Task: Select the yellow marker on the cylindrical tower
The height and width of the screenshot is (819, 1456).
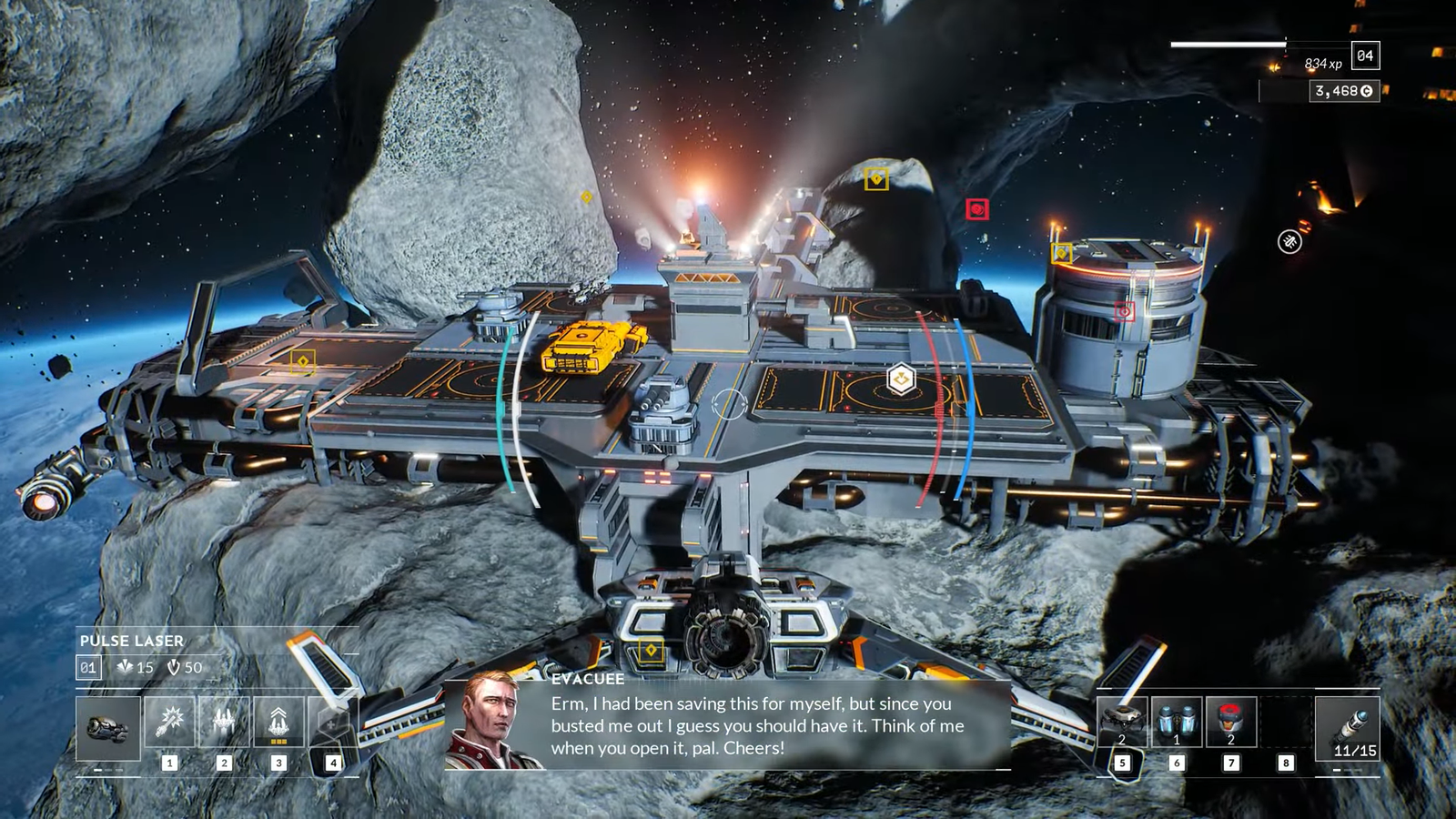Action: 1061,253
